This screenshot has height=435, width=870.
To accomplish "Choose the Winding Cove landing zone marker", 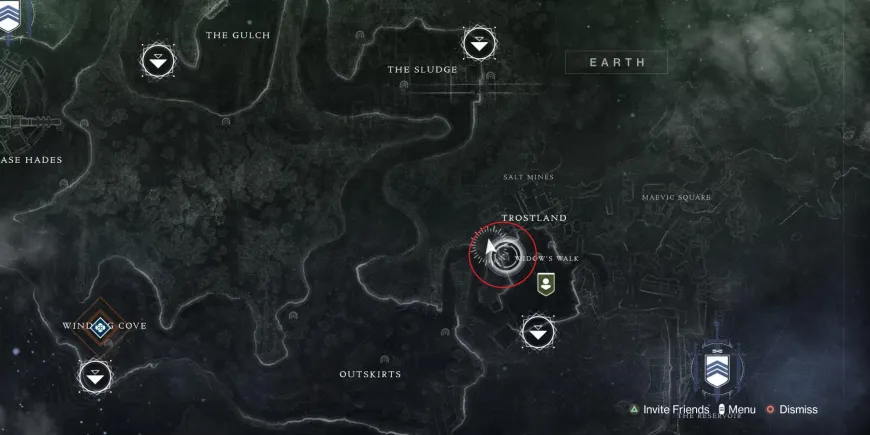I will [x=95, y=376].
